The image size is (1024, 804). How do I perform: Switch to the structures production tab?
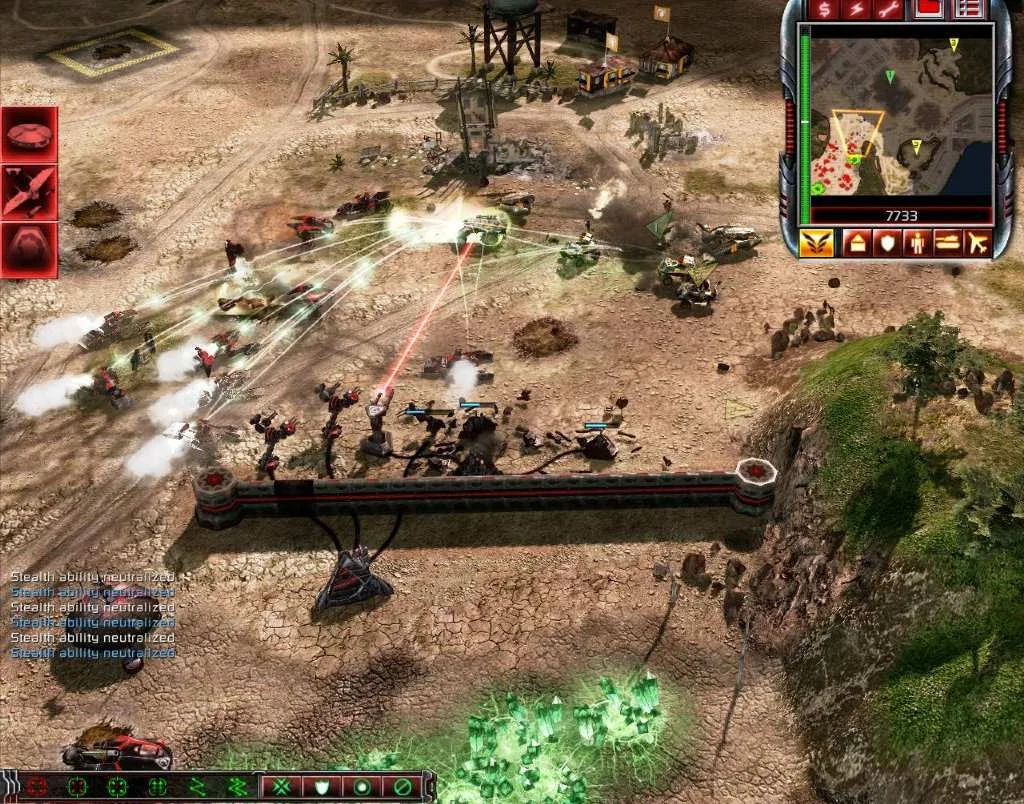pyautogui.click(x=856, y=243)
